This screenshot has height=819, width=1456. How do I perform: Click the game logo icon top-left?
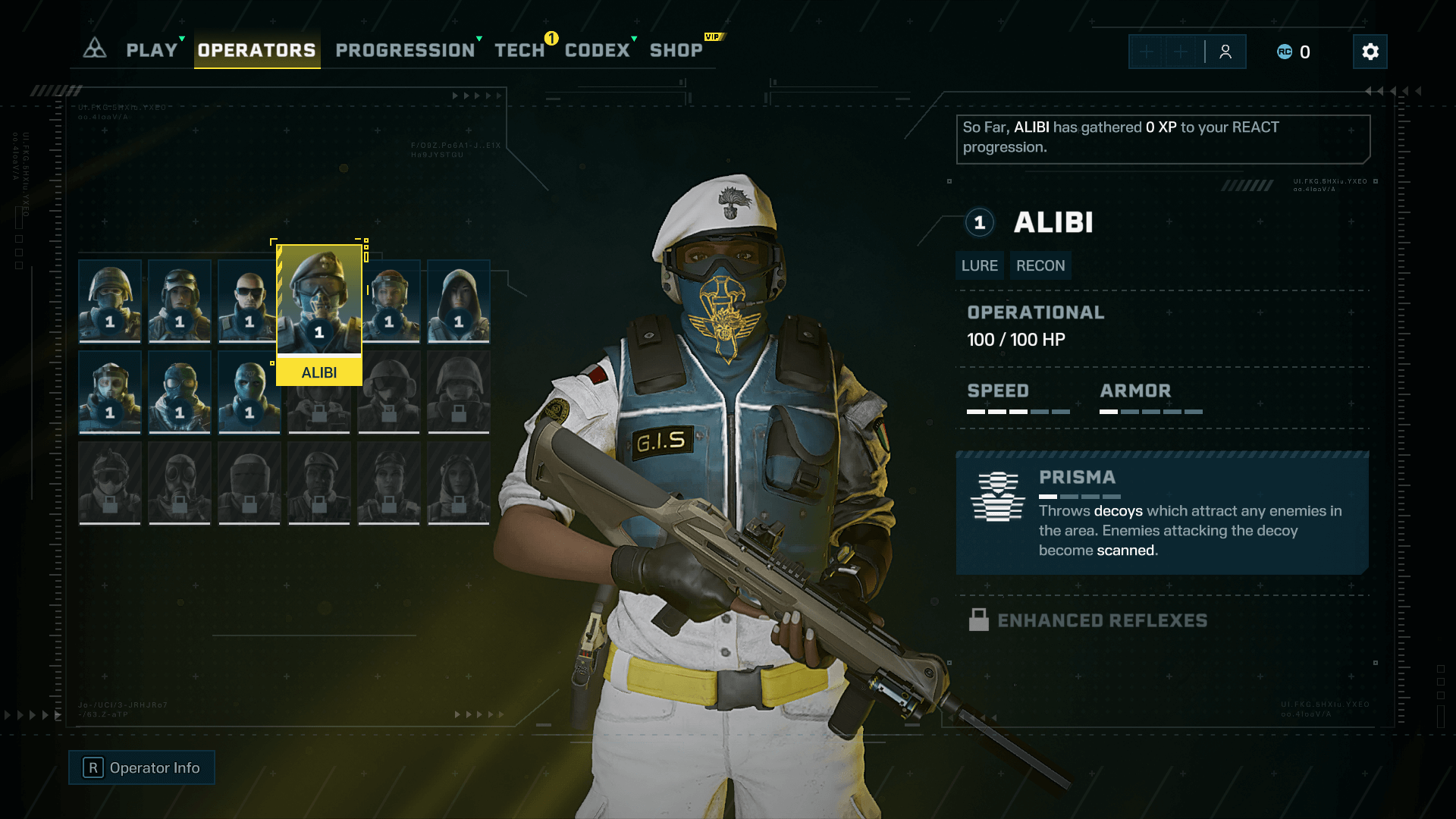[94, 48]
